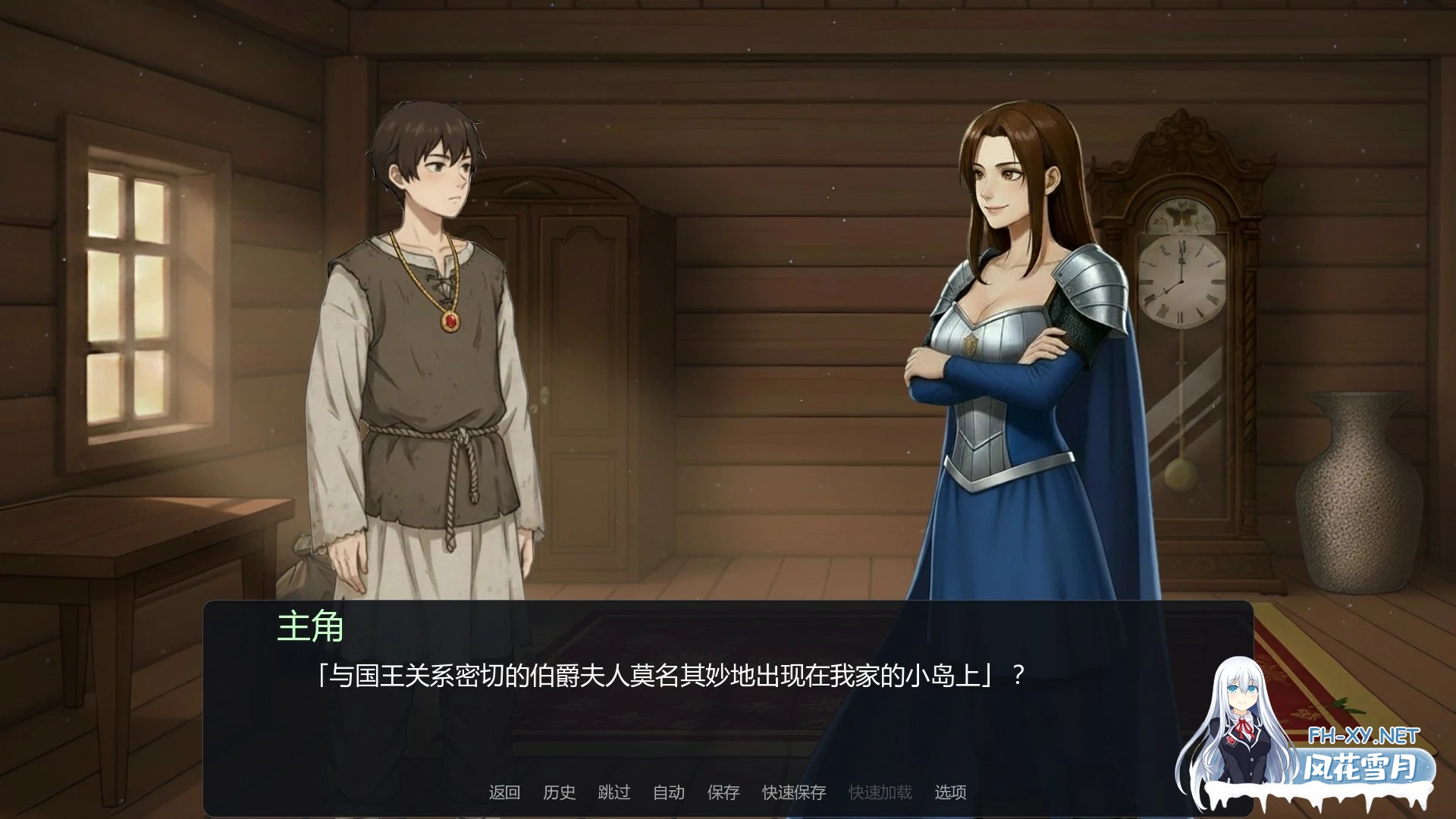The height and width of the screenshot is (819, 1456).
Task: Open the 保存 save screen
Action: [x=724, y=791]
